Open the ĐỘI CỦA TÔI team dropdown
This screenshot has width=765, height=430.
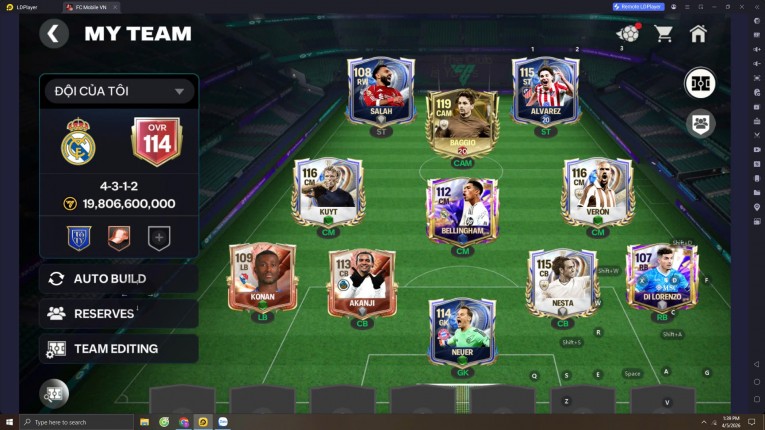119,91
